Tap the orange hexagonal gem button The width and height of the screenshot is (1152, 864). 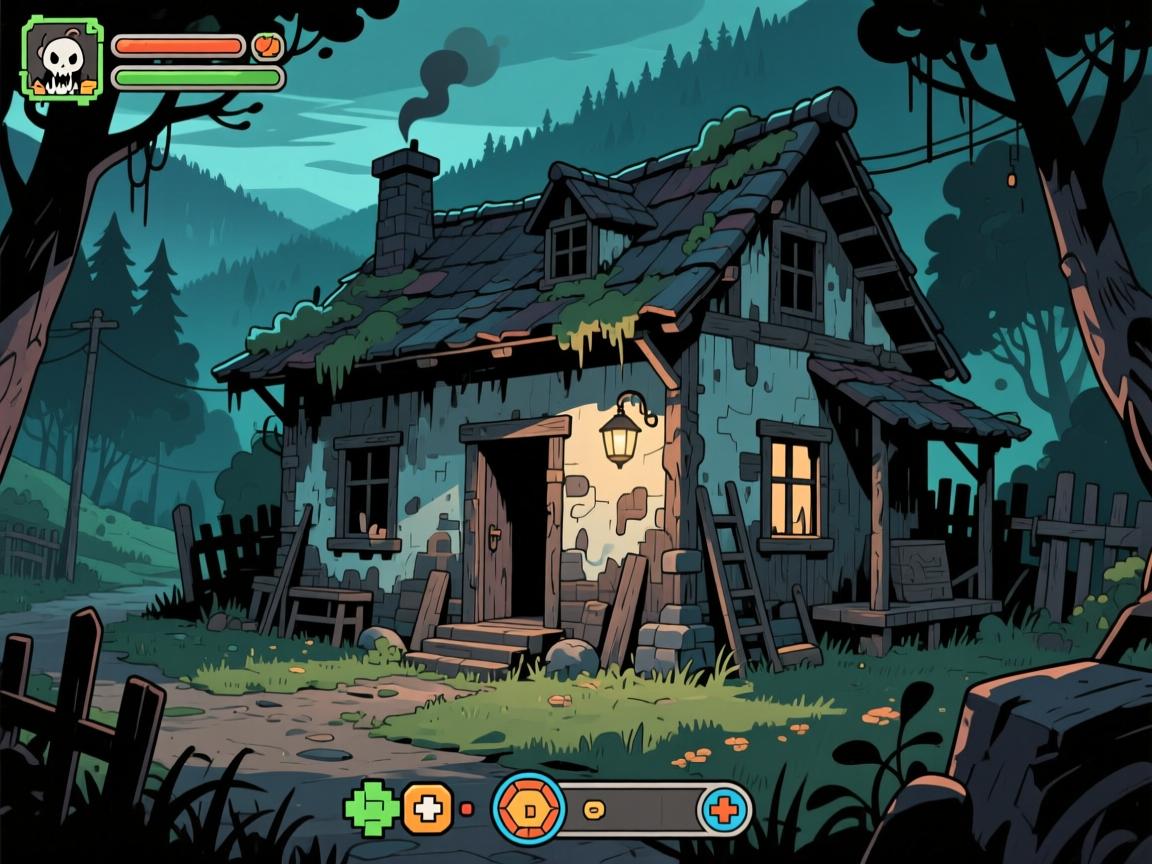529,807
